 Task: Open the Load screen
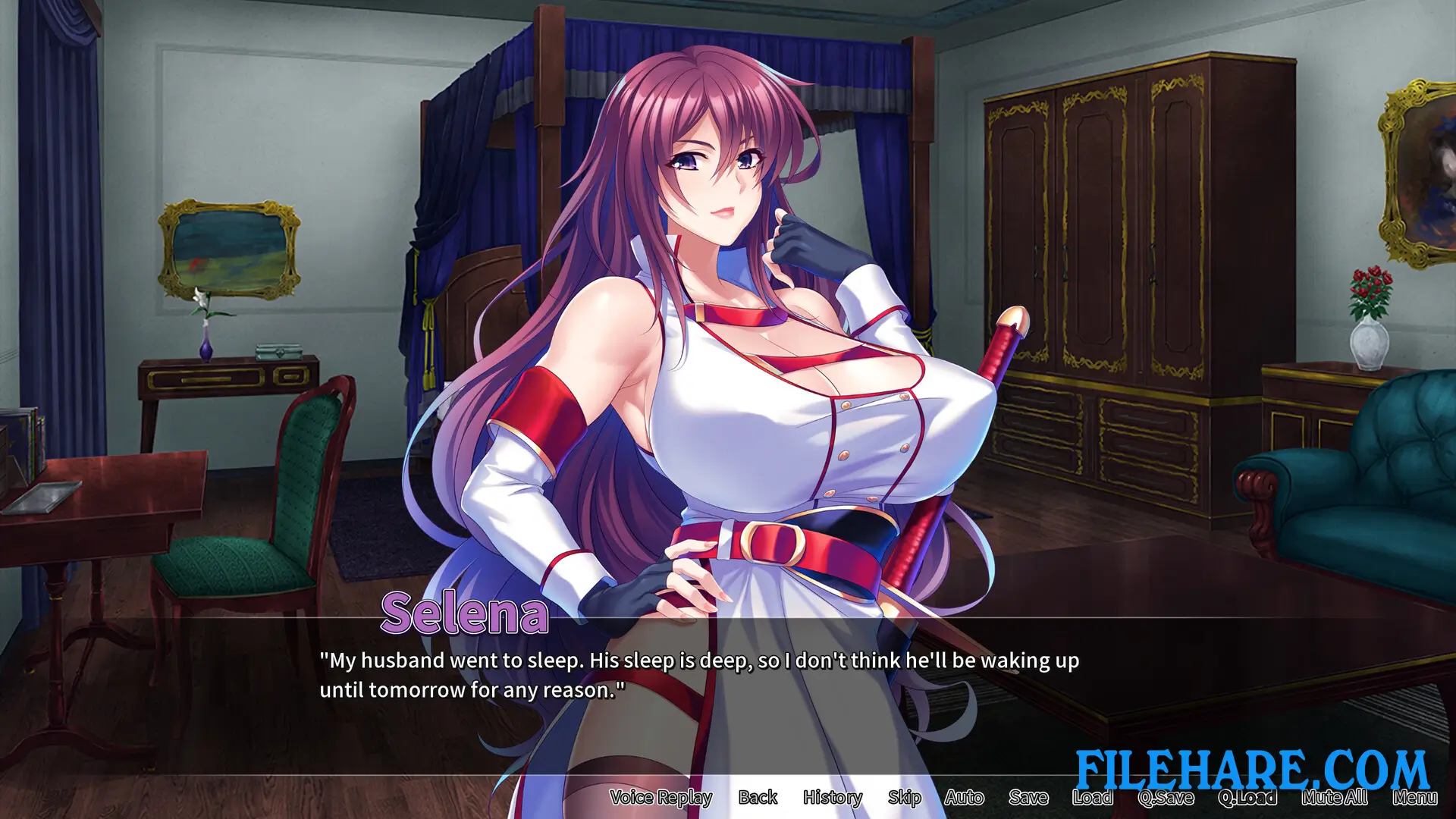1092,797
